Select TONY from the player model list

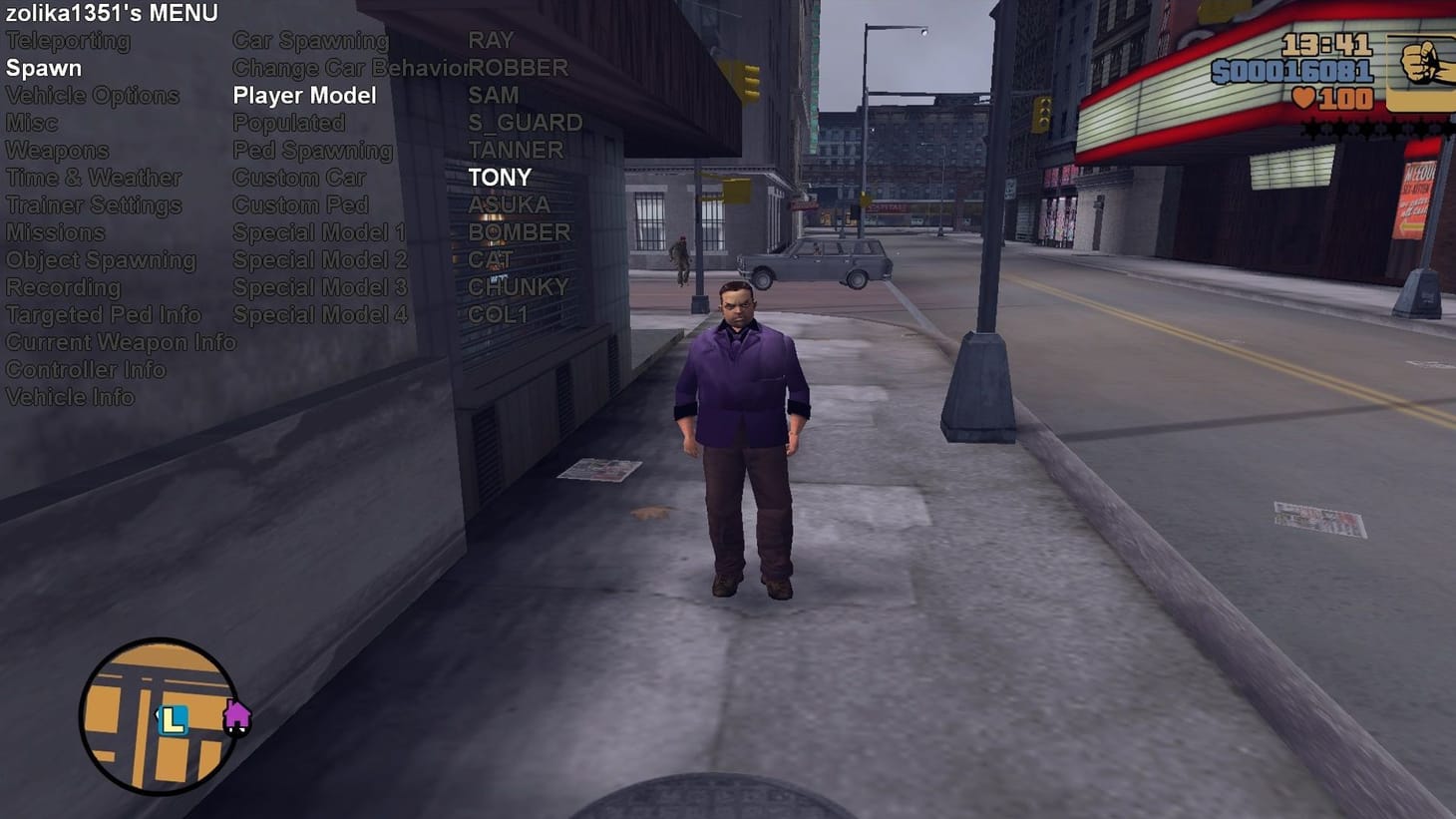(x=500, y=178)
